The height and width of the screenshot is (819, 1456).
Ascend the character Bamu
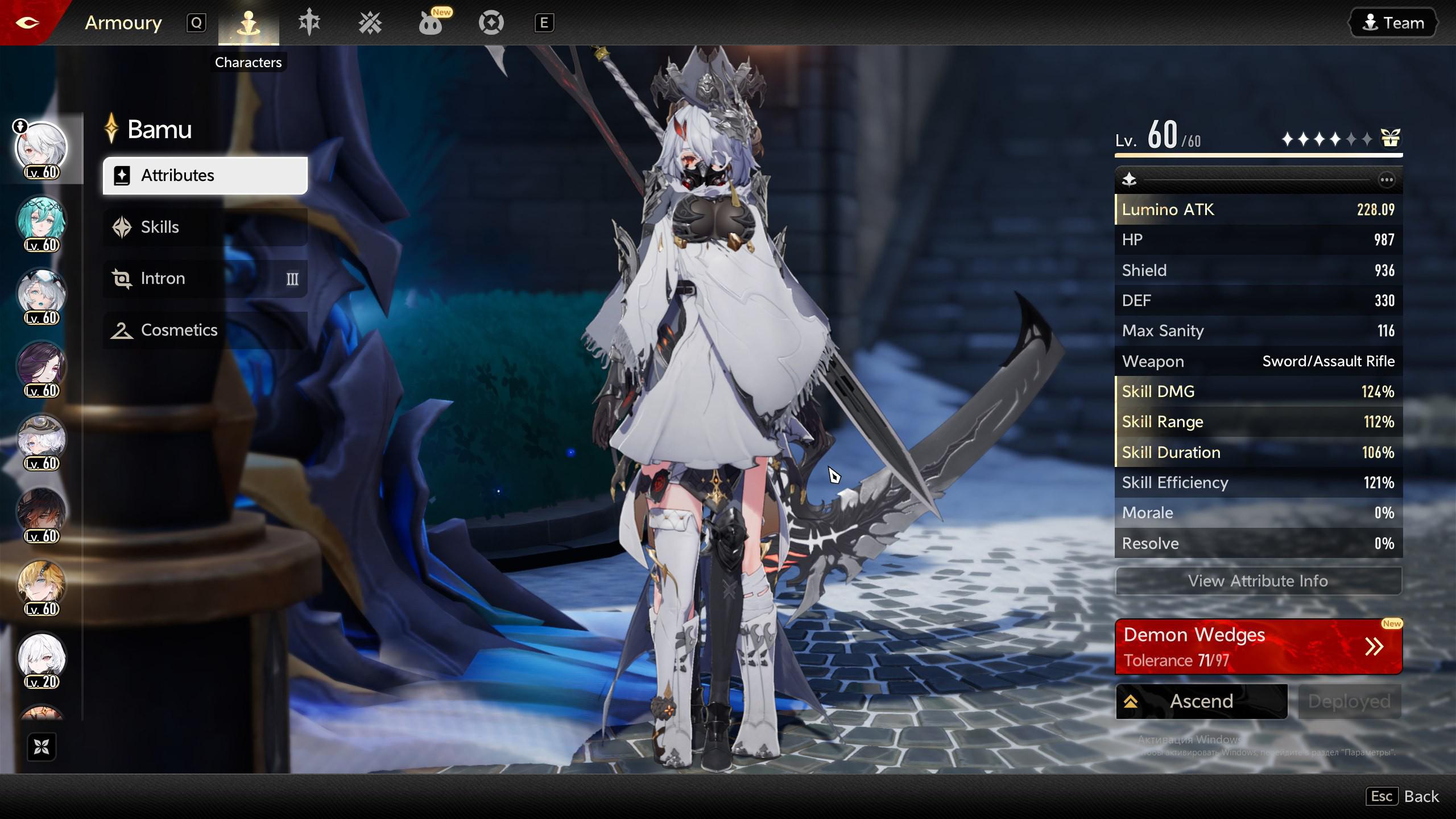1201,701
